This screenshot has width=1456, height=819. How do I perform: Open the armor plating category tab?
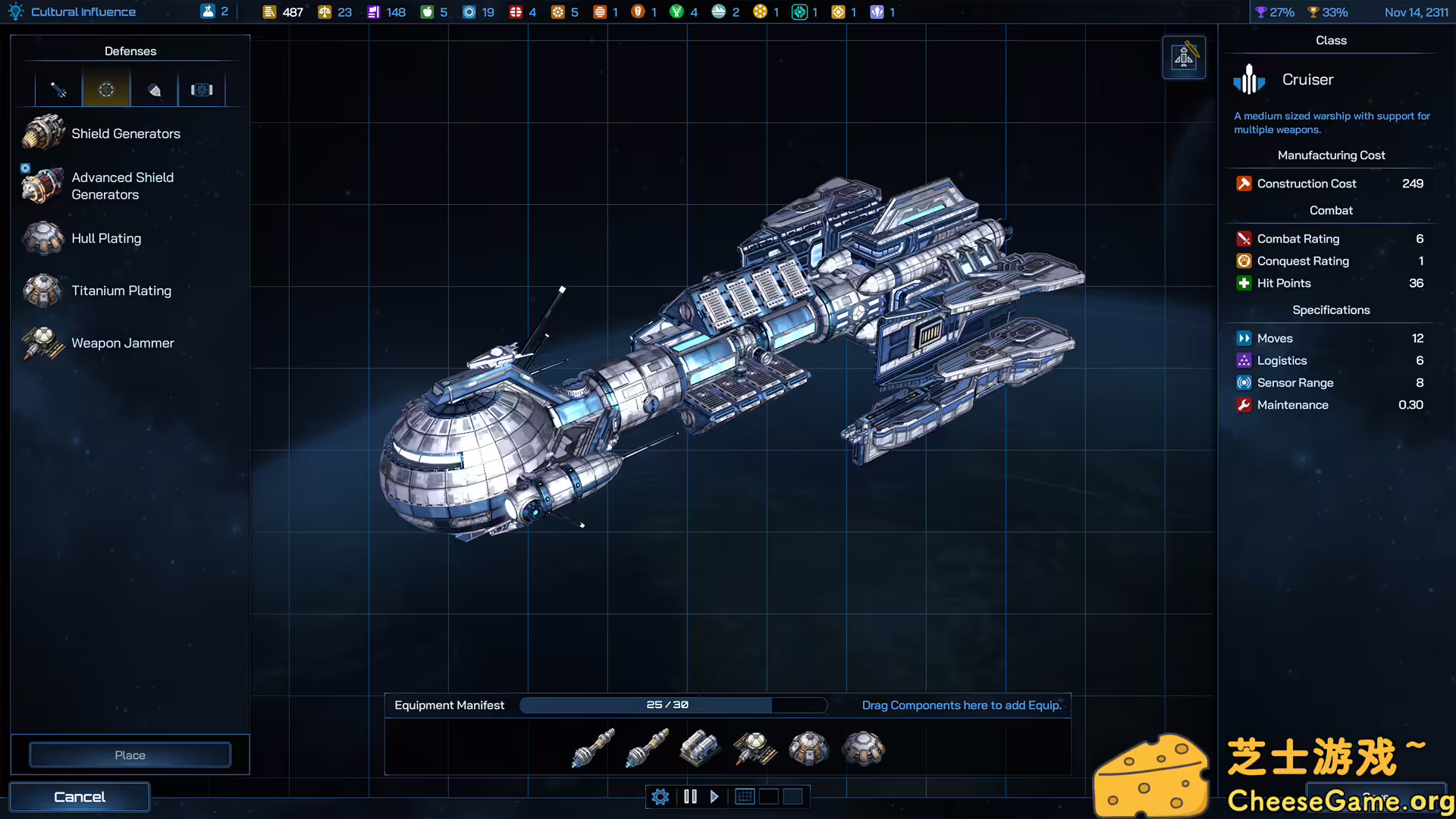154,89
